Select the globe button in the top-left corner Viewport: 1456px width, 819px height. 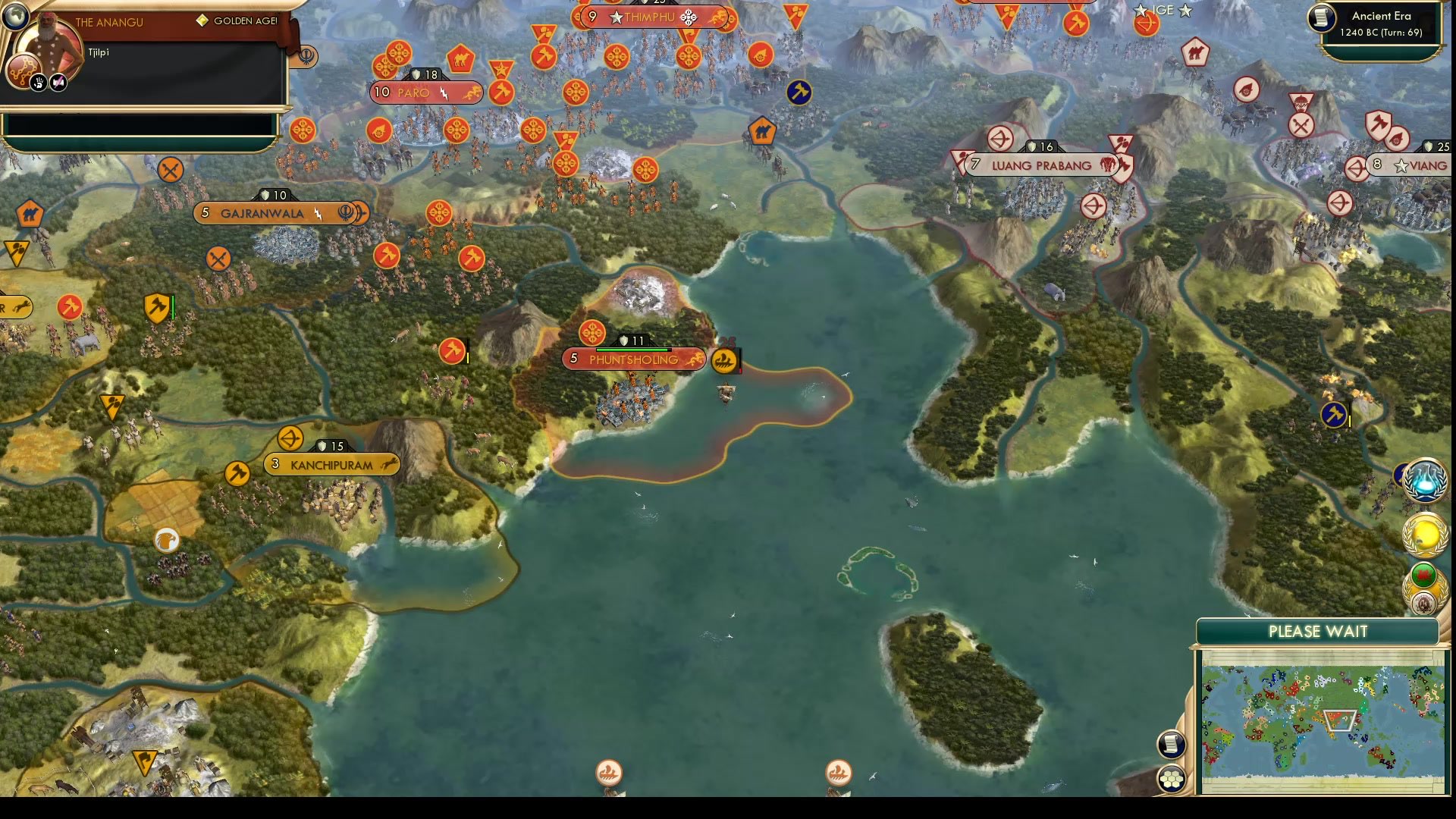[15, 17]
